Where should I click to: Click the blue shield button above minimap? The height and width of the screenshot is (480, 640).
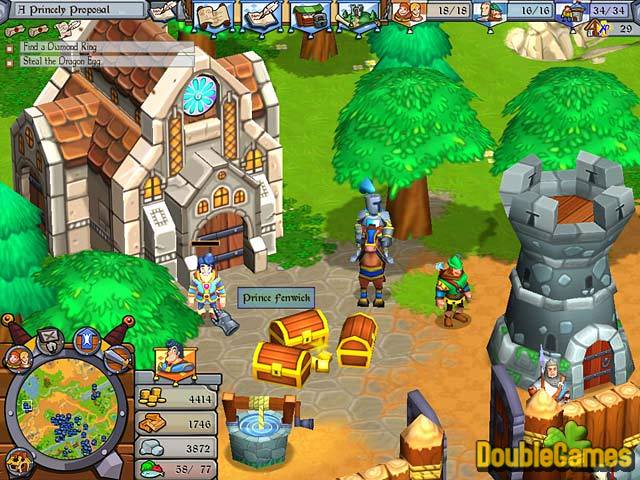point(86,338)
